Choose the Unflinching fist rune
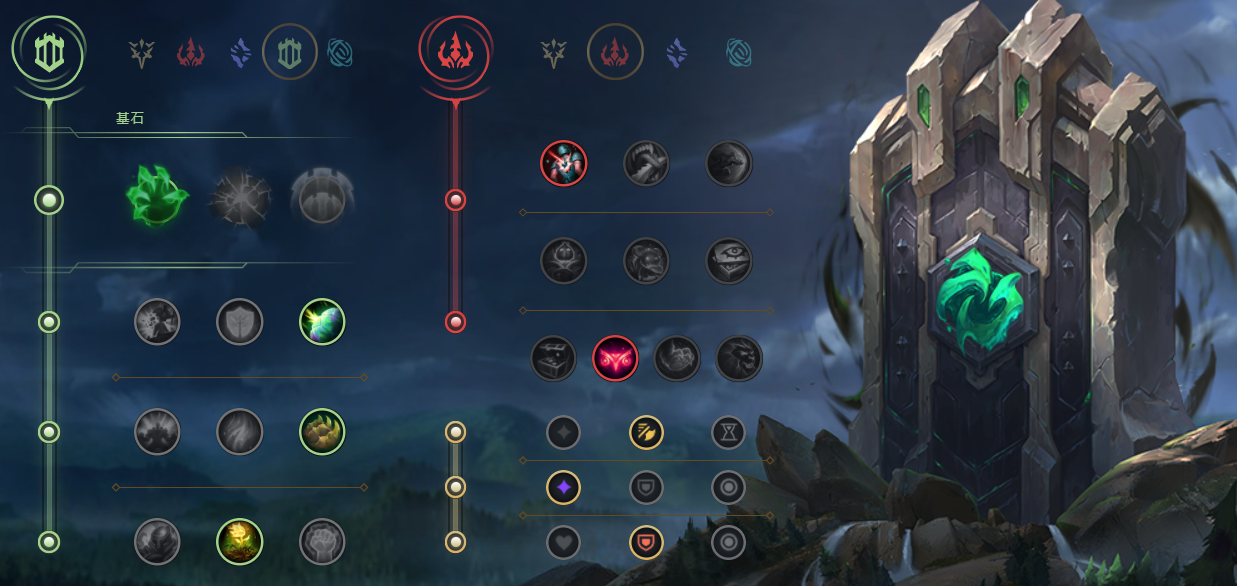This screenshot has height=586, width=1237. click(x=322, y=541)
